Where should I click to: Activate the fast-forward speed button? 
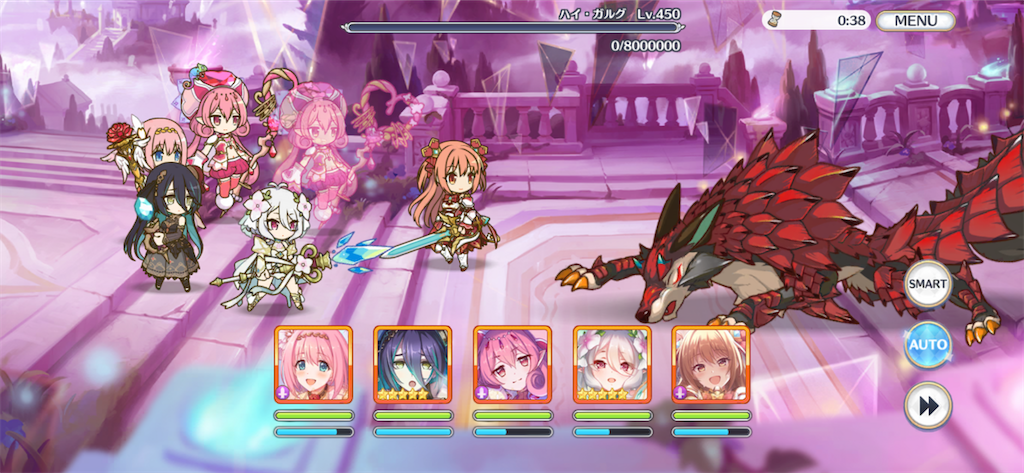coord(927,405)
